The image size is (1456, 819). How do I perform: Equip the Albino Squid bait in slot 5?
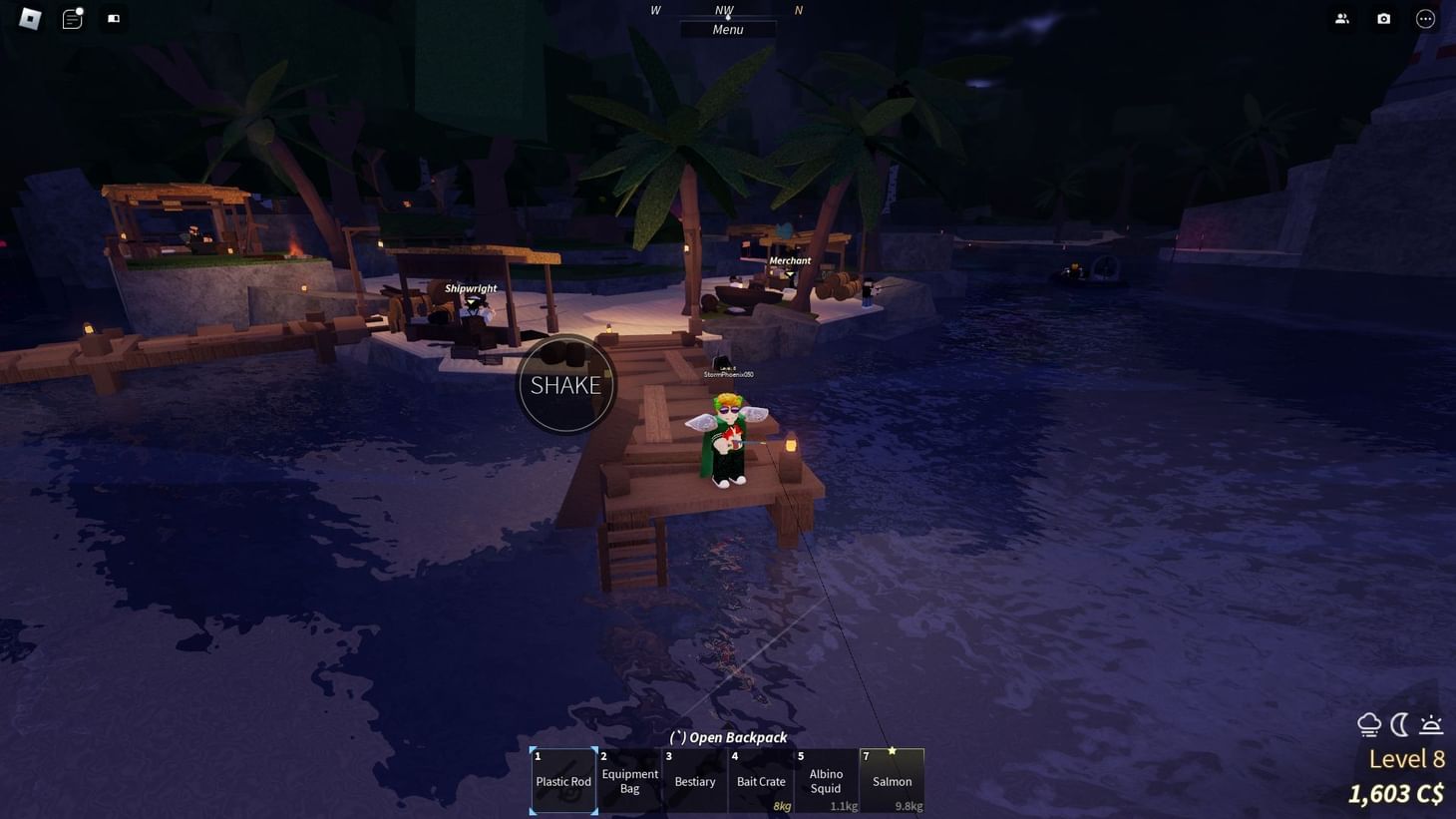[x=826, y=781]
